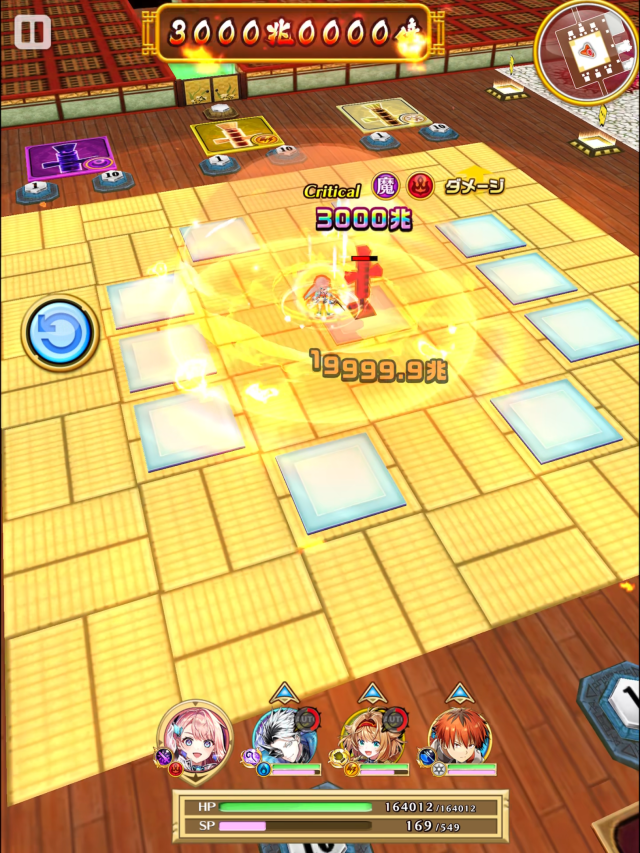Switch to the white-haired character portrait
This screenshot has height=853, width=640.
[x=285, y=741]
